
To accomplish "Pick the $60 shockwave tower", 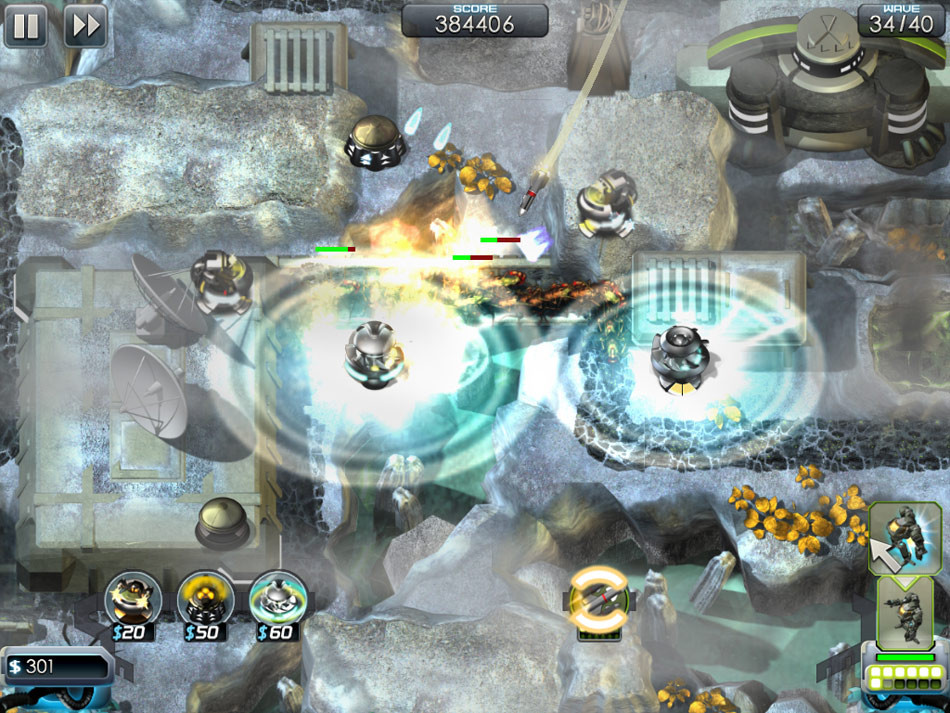I will point(277,597).
